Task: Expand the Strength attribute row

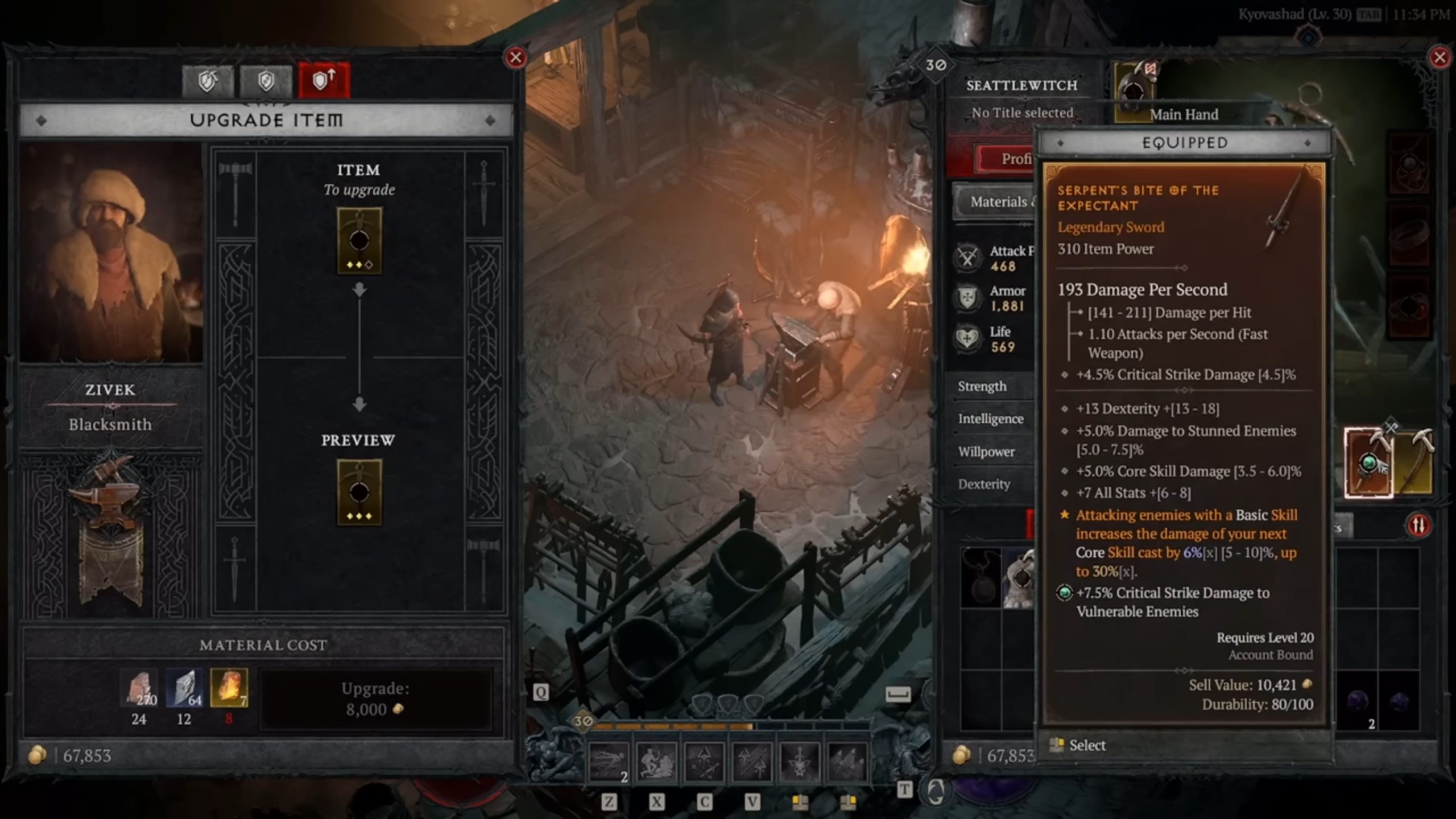Action: coord(983,387)
